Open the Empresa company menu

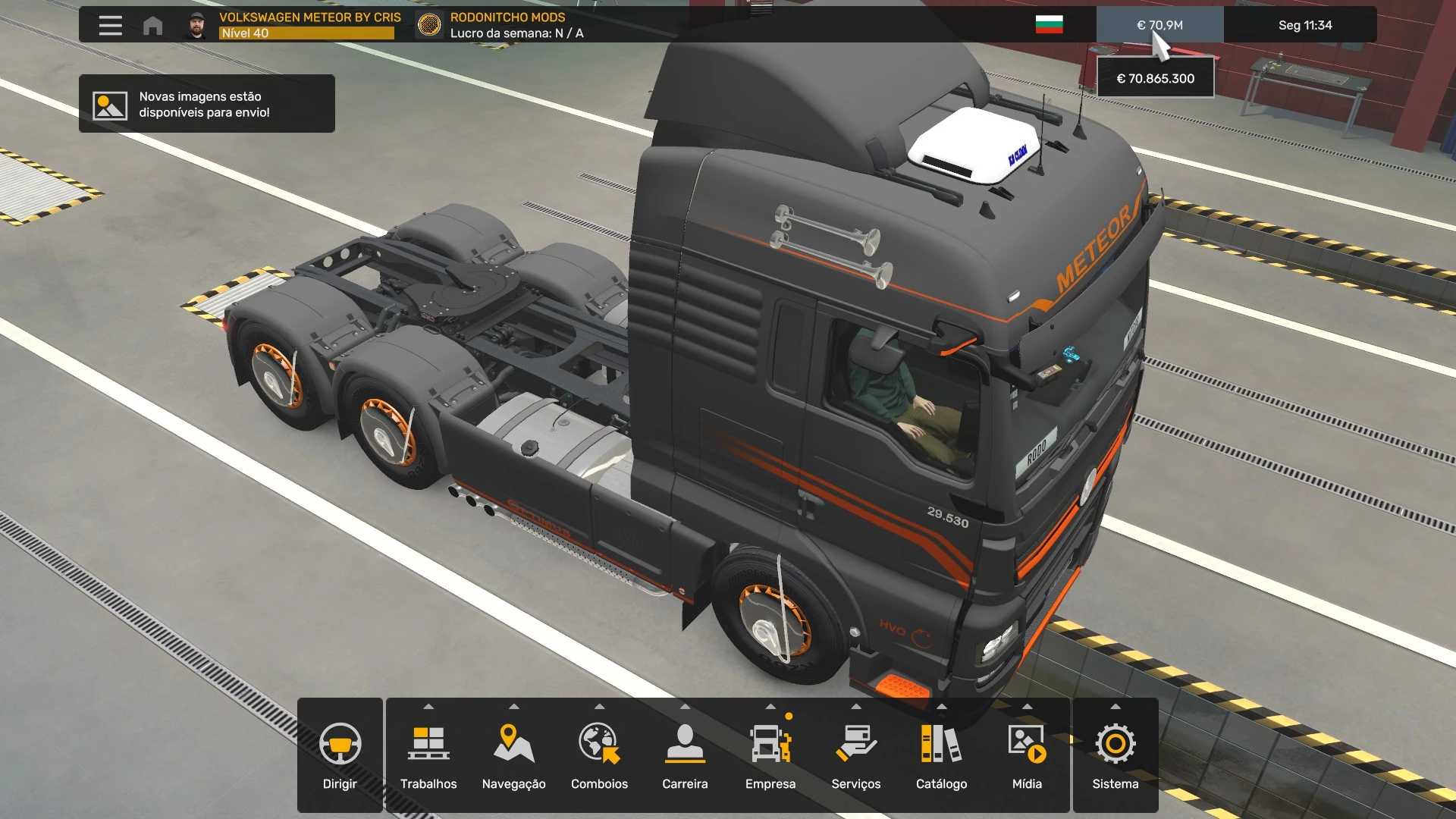[x=770, y=755]
